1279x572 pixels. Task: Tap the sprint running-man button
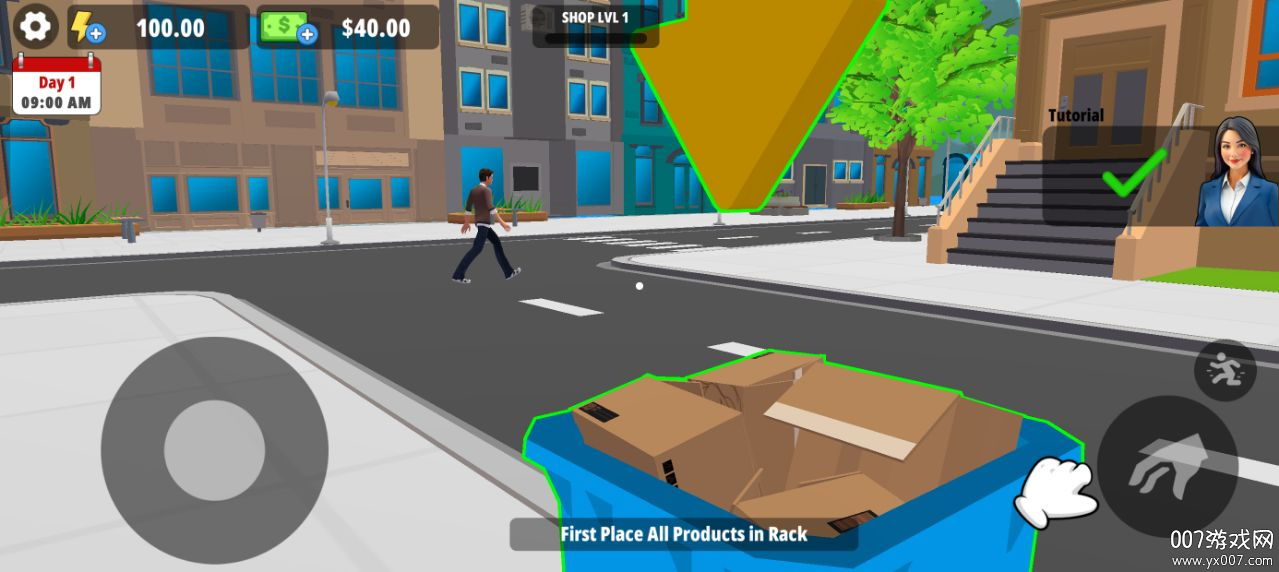[x=1225, y=371]
